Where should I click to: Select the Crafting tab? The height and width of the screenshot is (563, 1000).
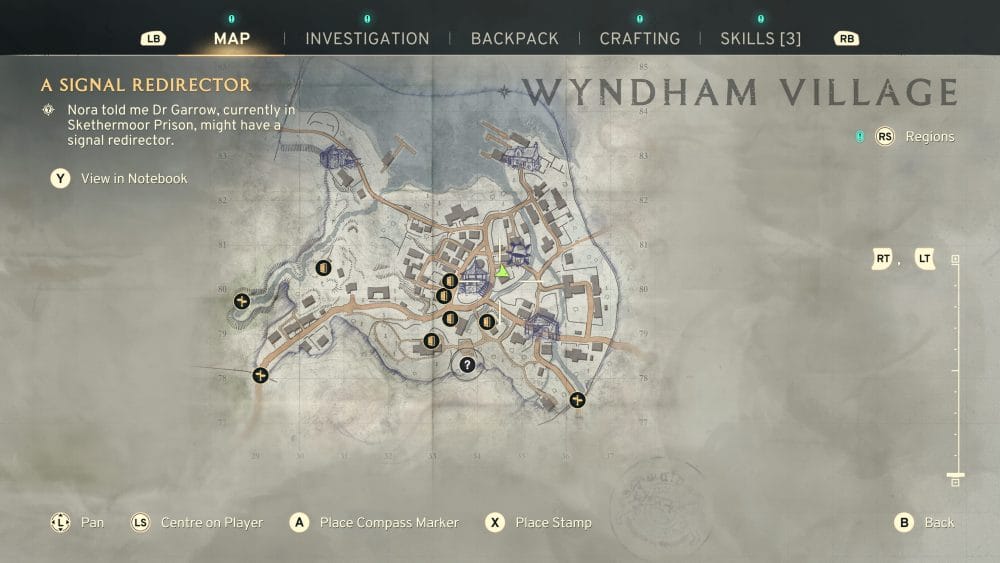pos(639,39)
